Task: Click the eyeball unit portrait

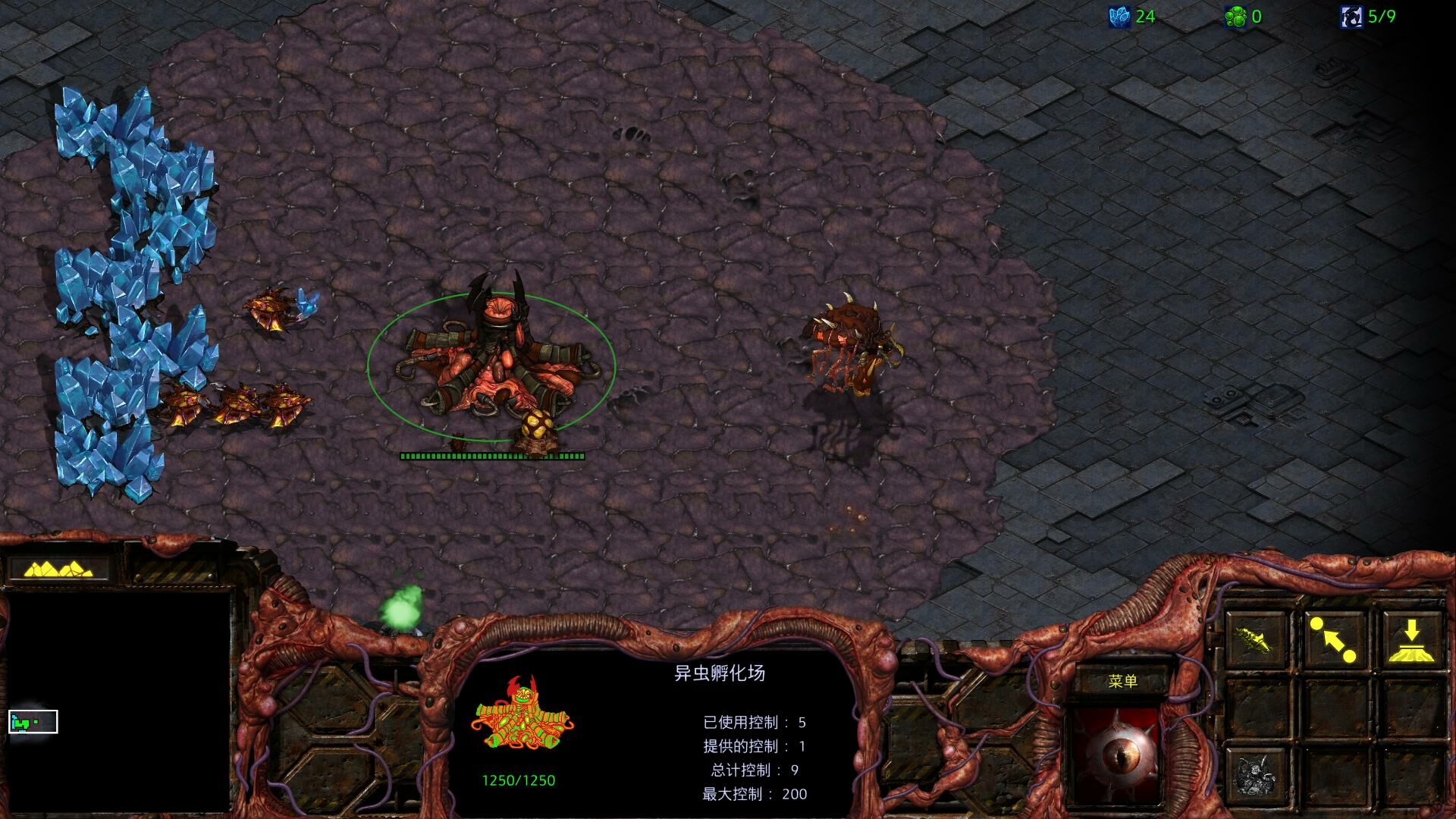Action: pos(1116,756)
